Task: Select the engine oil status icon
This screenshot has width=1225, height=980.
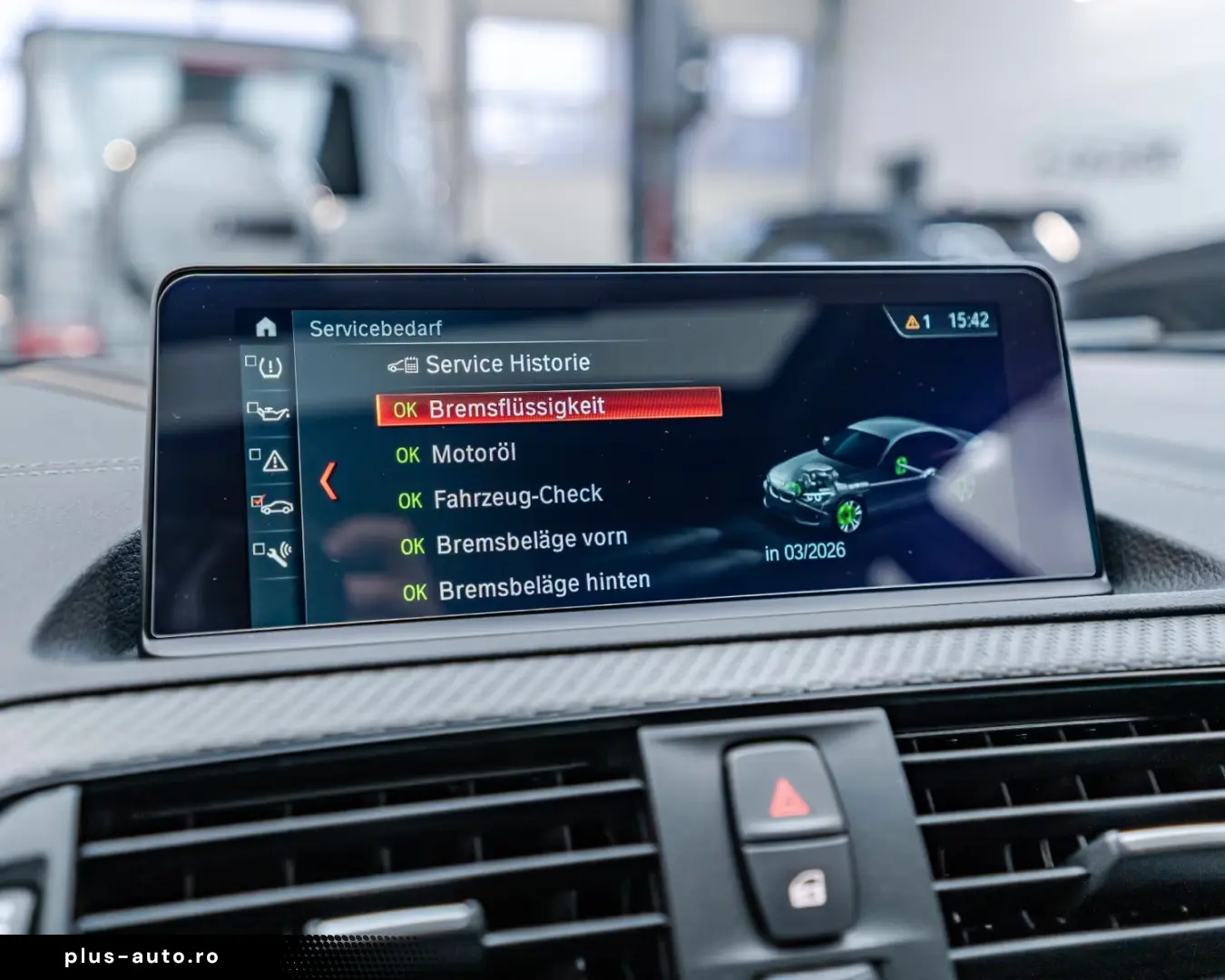Action: (272, 412)
